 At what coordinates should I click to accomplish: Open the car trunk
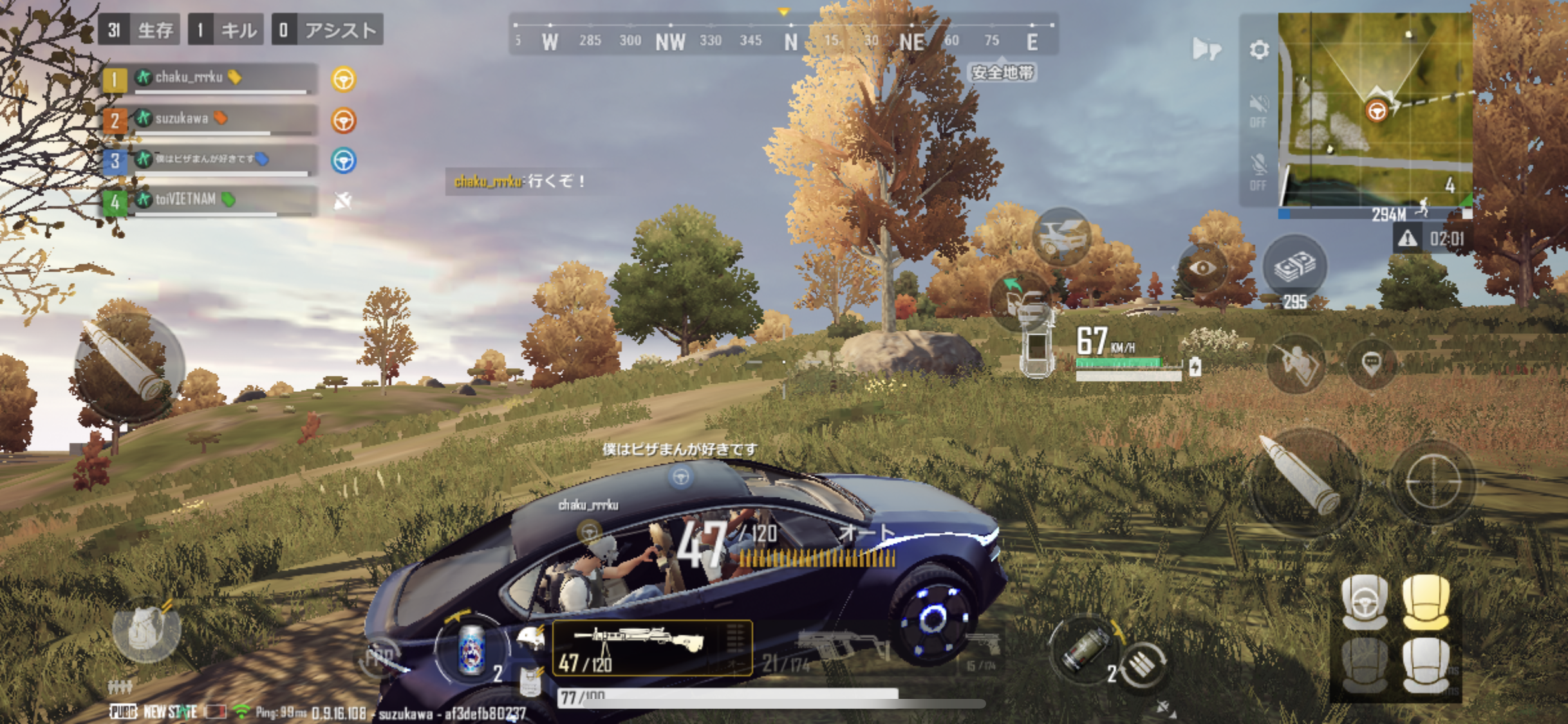tap(1061, 237)
